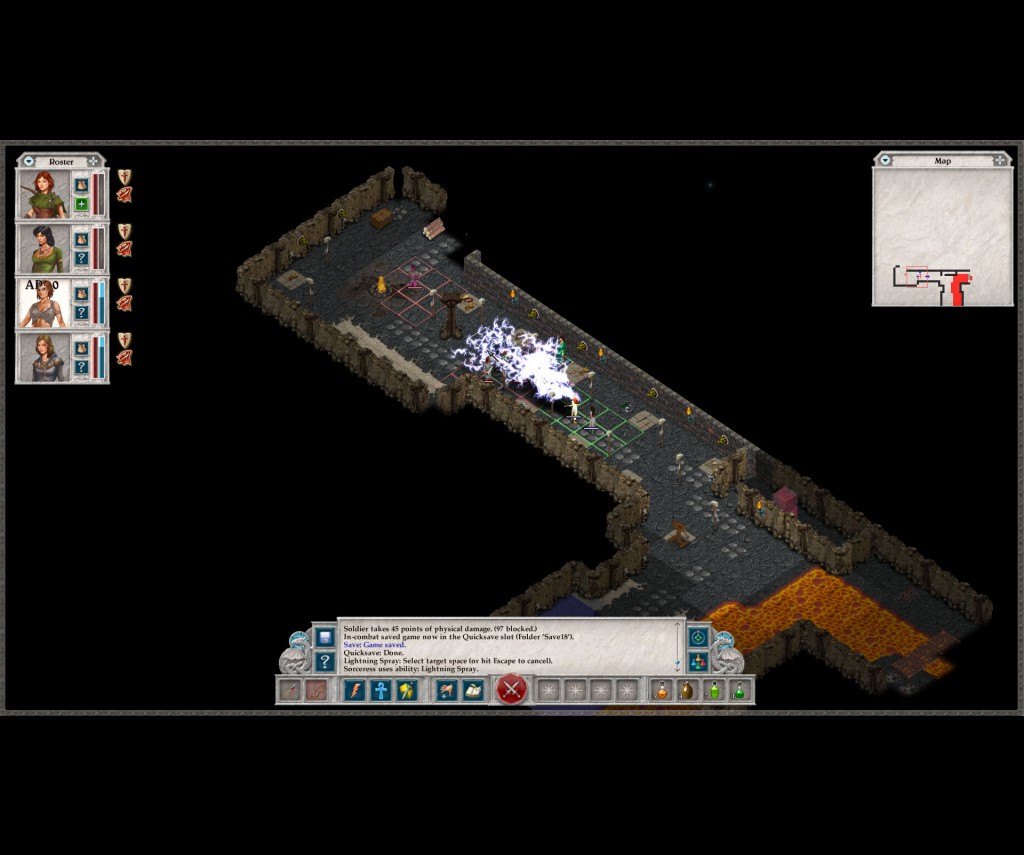Open the spellbook journal icon
Image resolution: width=1024 pixels, height=855 pixels.
click(473, 690)
